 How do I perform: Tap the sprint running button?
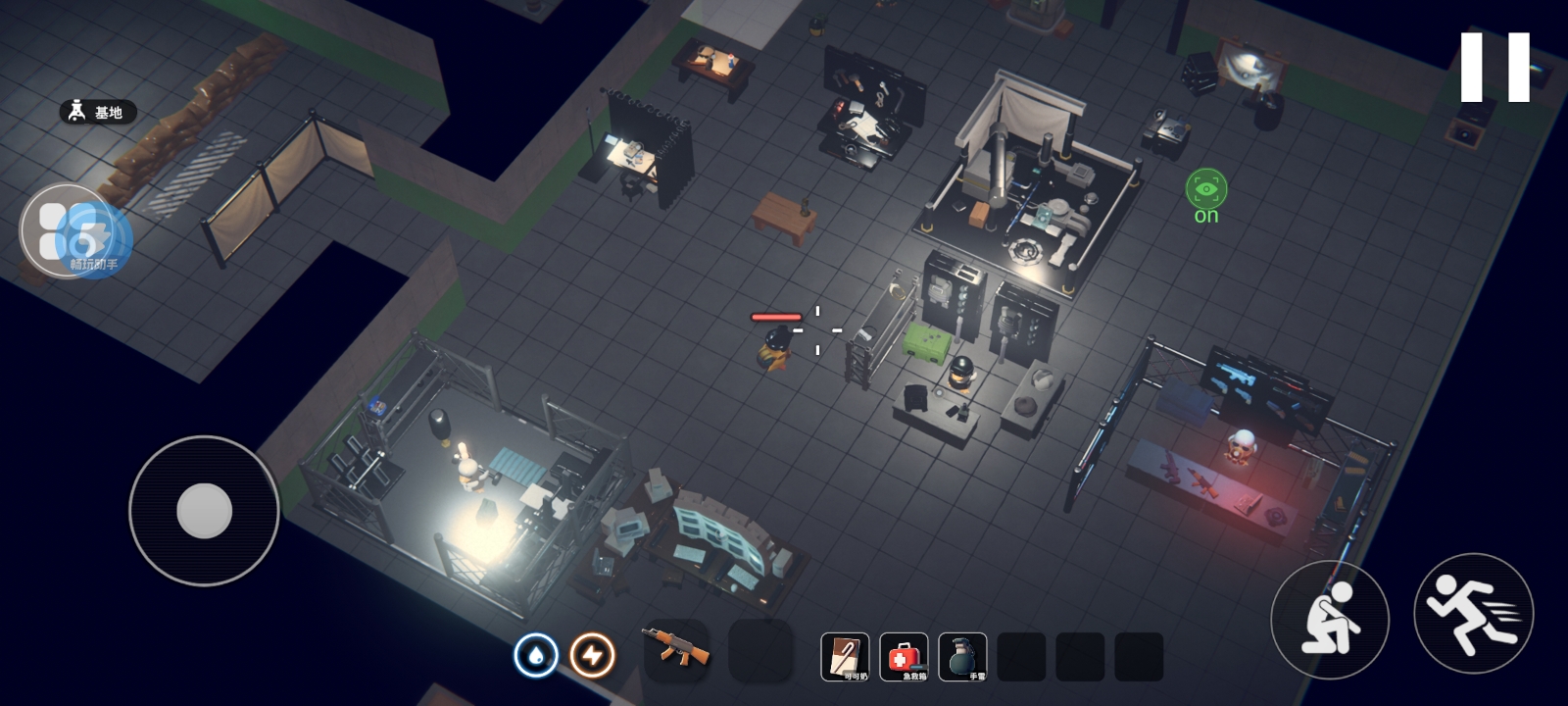point(1473,613)
